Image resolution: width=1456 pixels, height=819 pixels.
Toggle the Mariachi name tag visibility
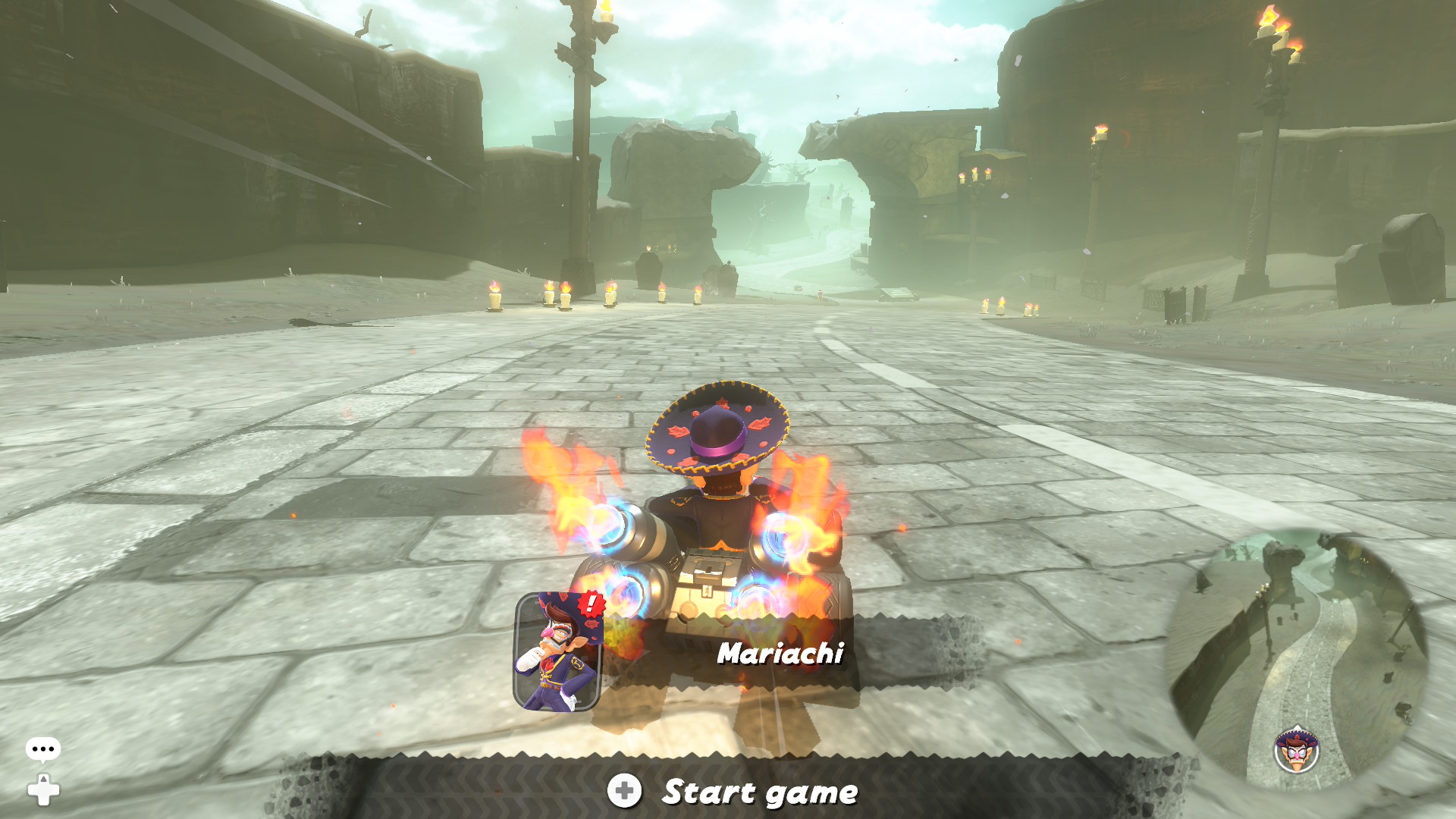[x=781, y=654]
